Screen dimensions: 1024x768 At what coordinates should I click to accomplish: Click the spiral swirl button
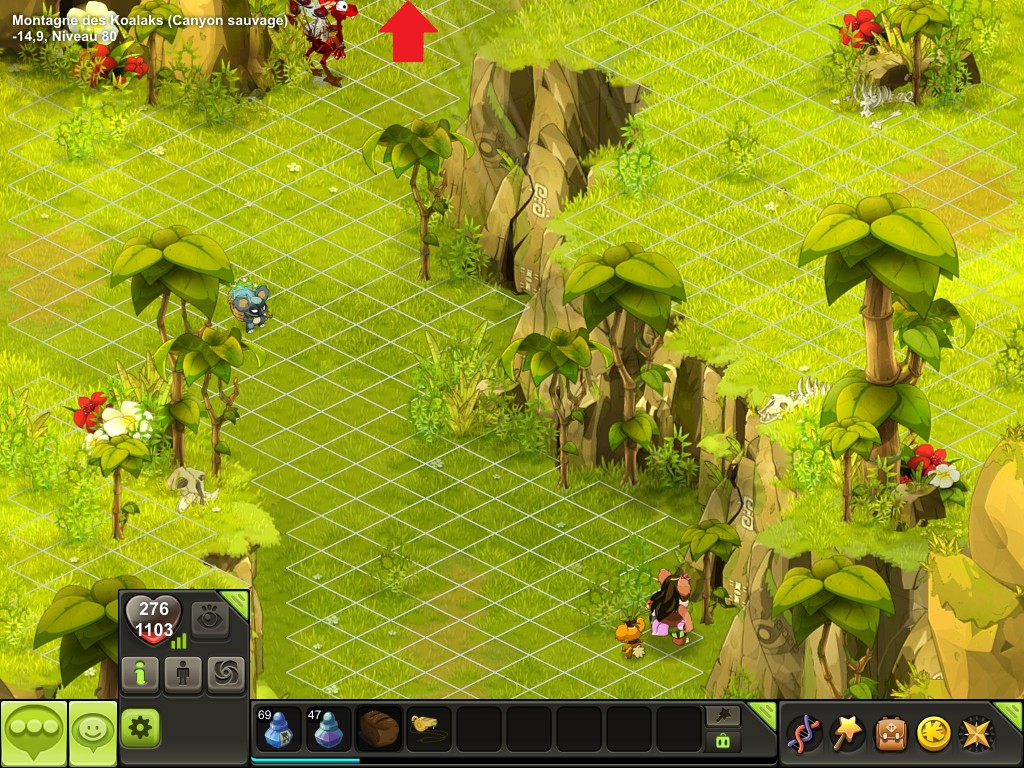pos(226,675)
